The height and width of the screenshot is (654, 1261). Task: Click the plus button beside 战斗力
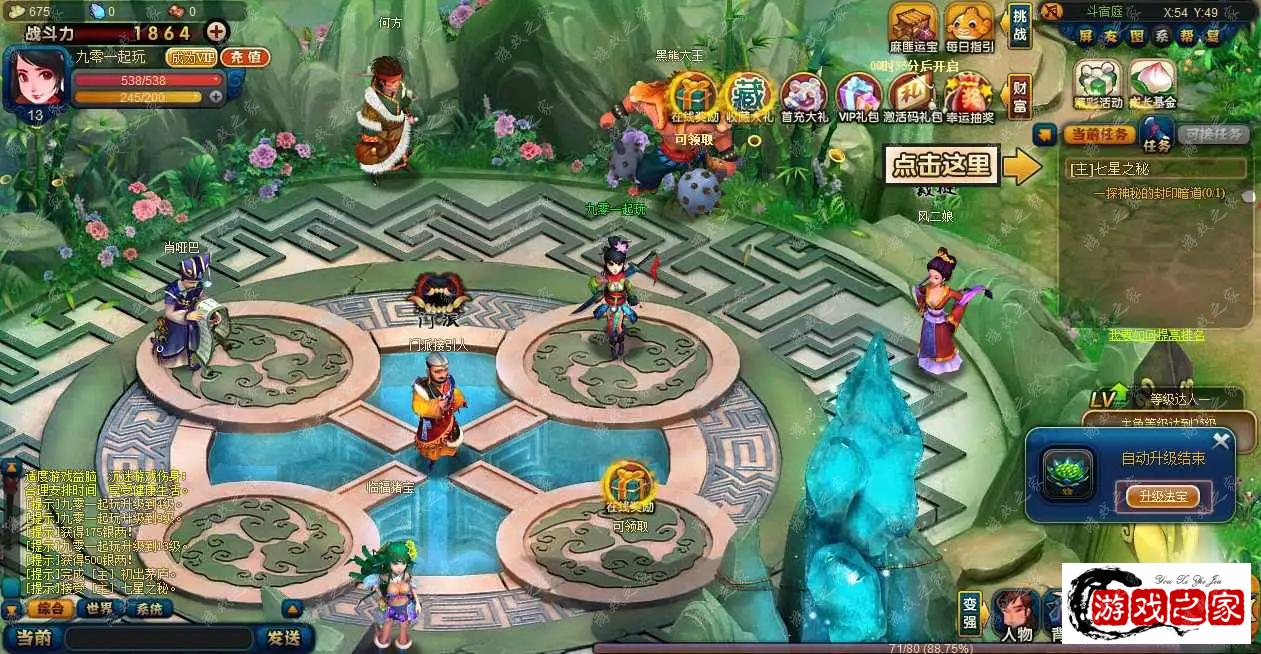pyautogui.click(x=216, y=32)
